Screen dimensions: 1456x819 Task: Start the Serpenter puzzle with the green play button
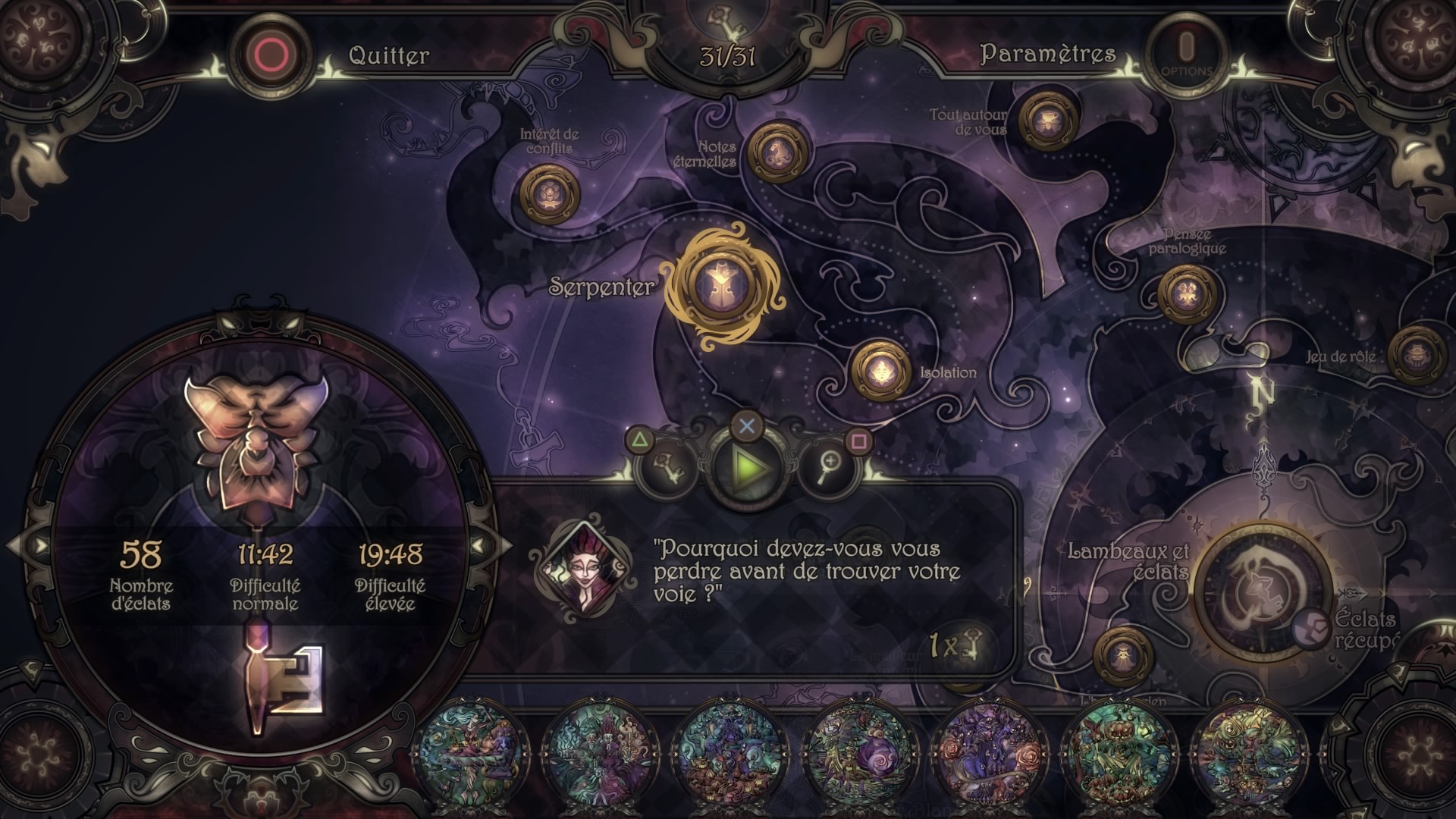746,469
